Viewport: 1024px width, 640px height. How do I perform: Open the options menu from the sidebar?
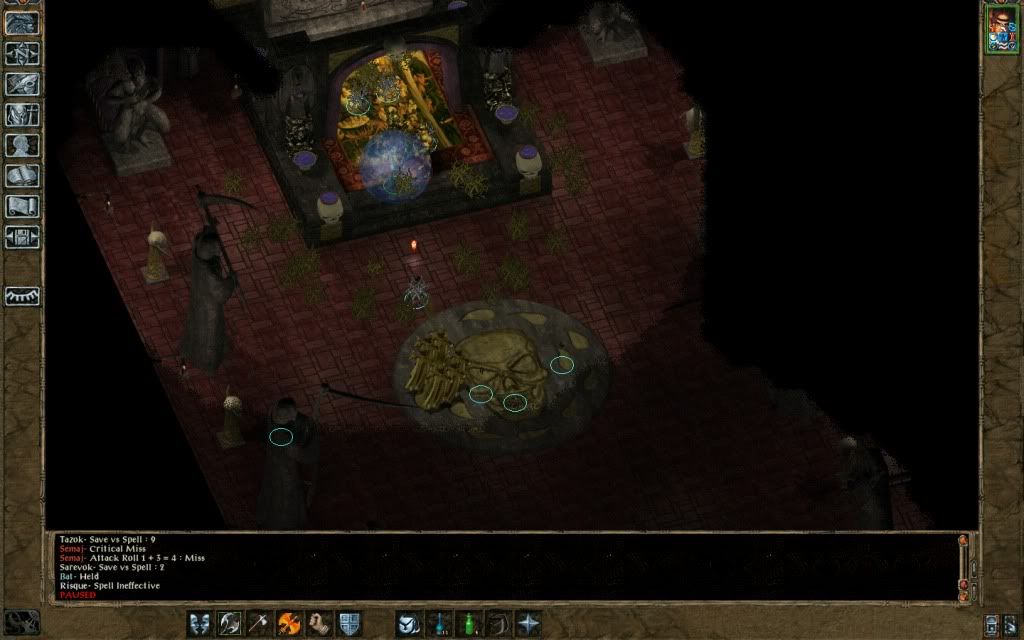[22, 237]
